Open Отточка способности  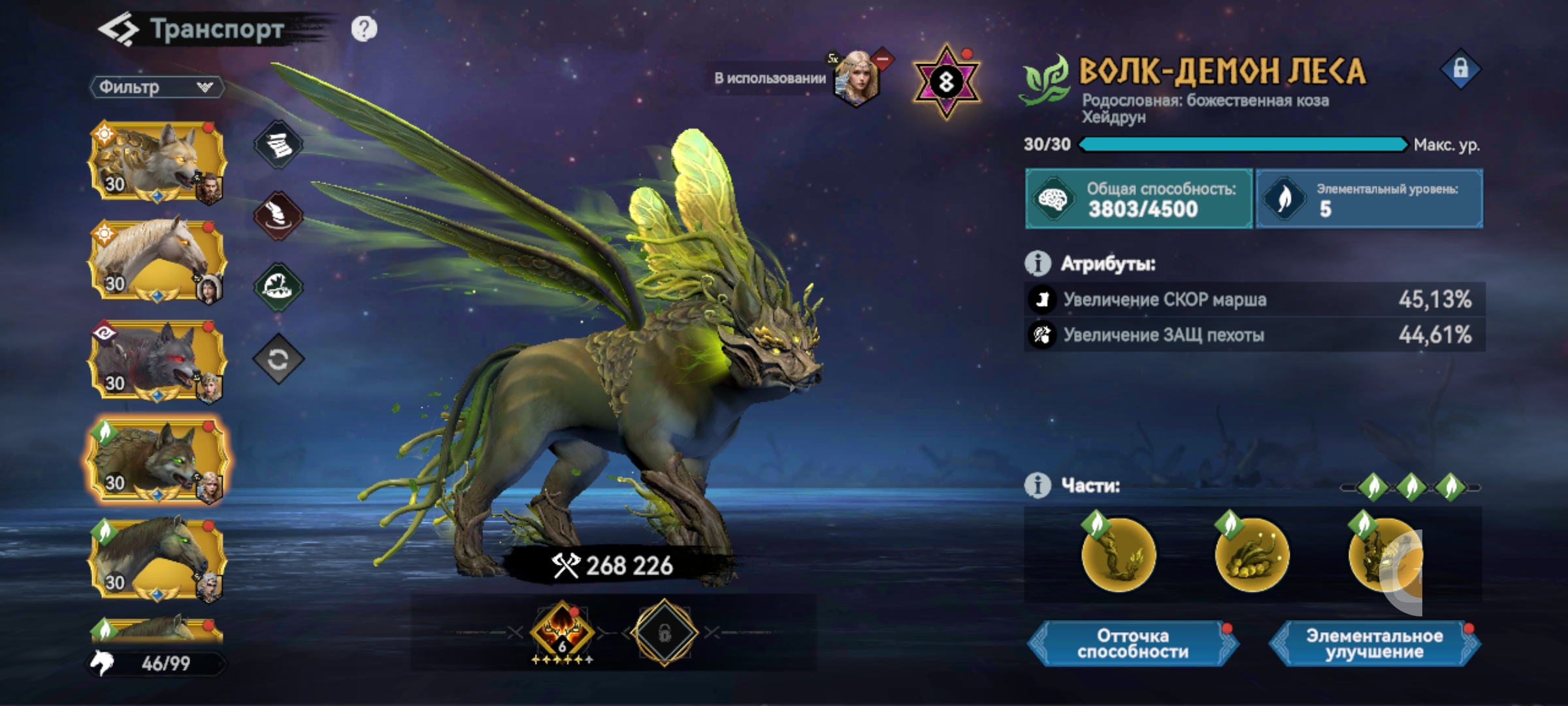pyautogui.click(x=1133, y=644)
